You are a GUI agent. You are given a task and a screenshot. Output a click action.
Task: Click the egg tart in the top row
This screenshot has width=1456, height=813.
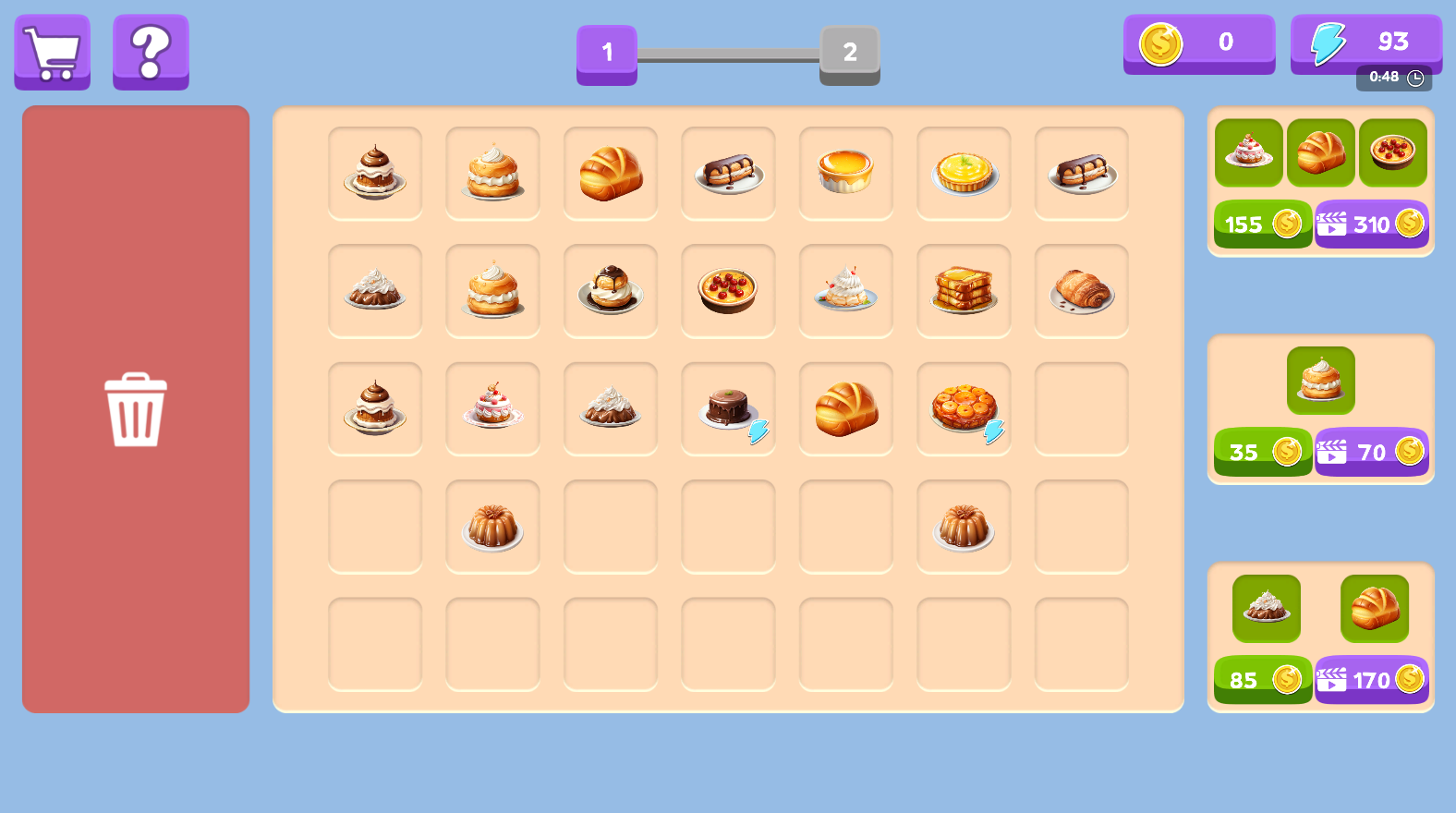point(845,174)
